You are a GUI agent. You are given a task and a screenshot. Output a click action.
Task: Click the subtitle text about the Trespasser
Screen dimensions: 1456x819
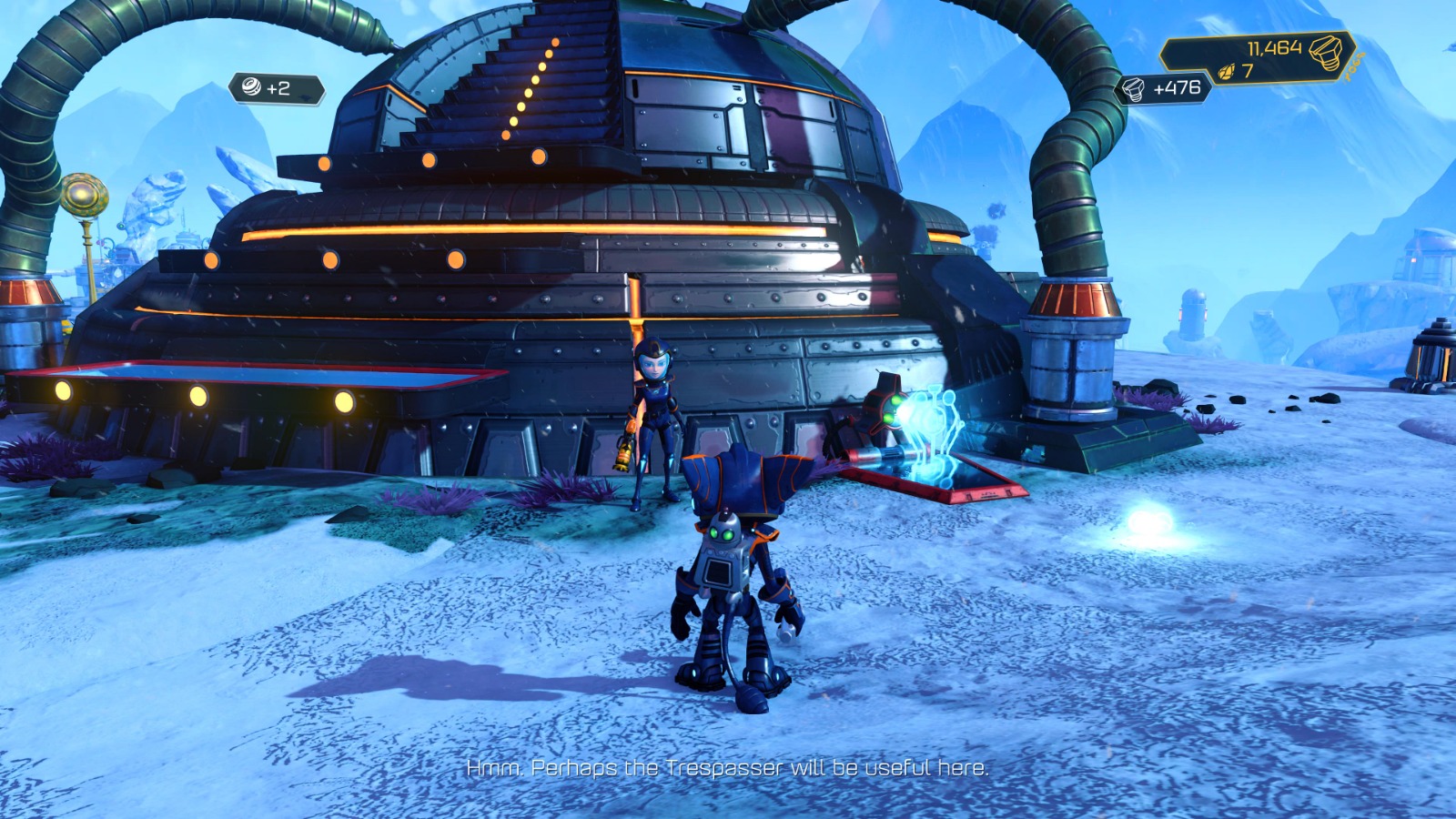[x=728, y=767]
